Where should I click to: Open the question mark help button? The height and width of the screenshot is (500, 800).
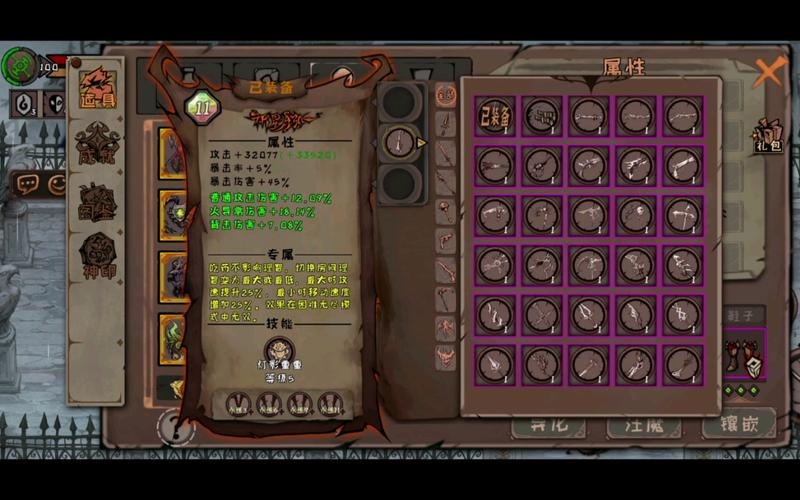click(174, 428)
